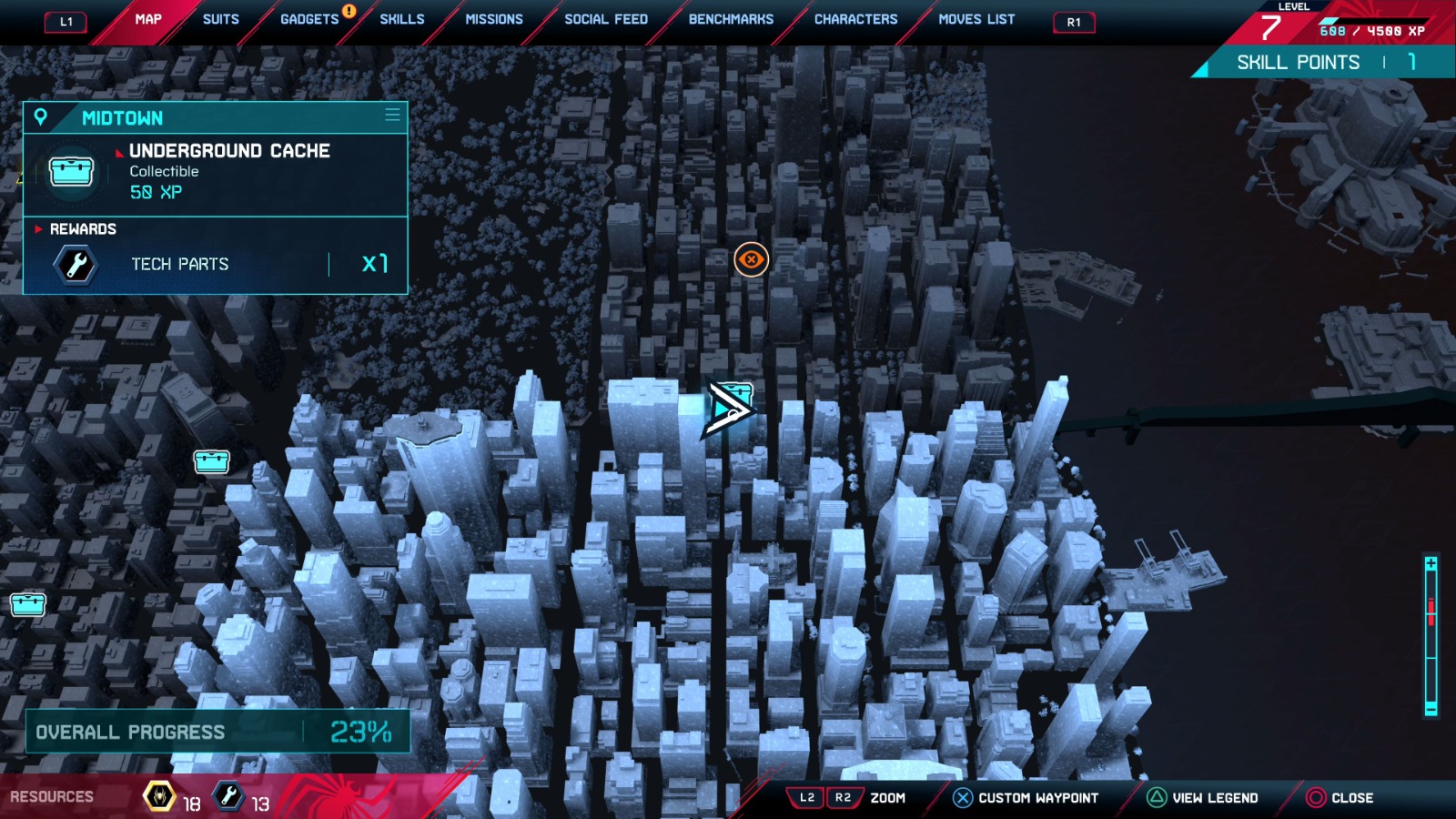Switch to the Missions tab
The width and height of the screenshot is (1456, 819).
(x=493, y=18)
